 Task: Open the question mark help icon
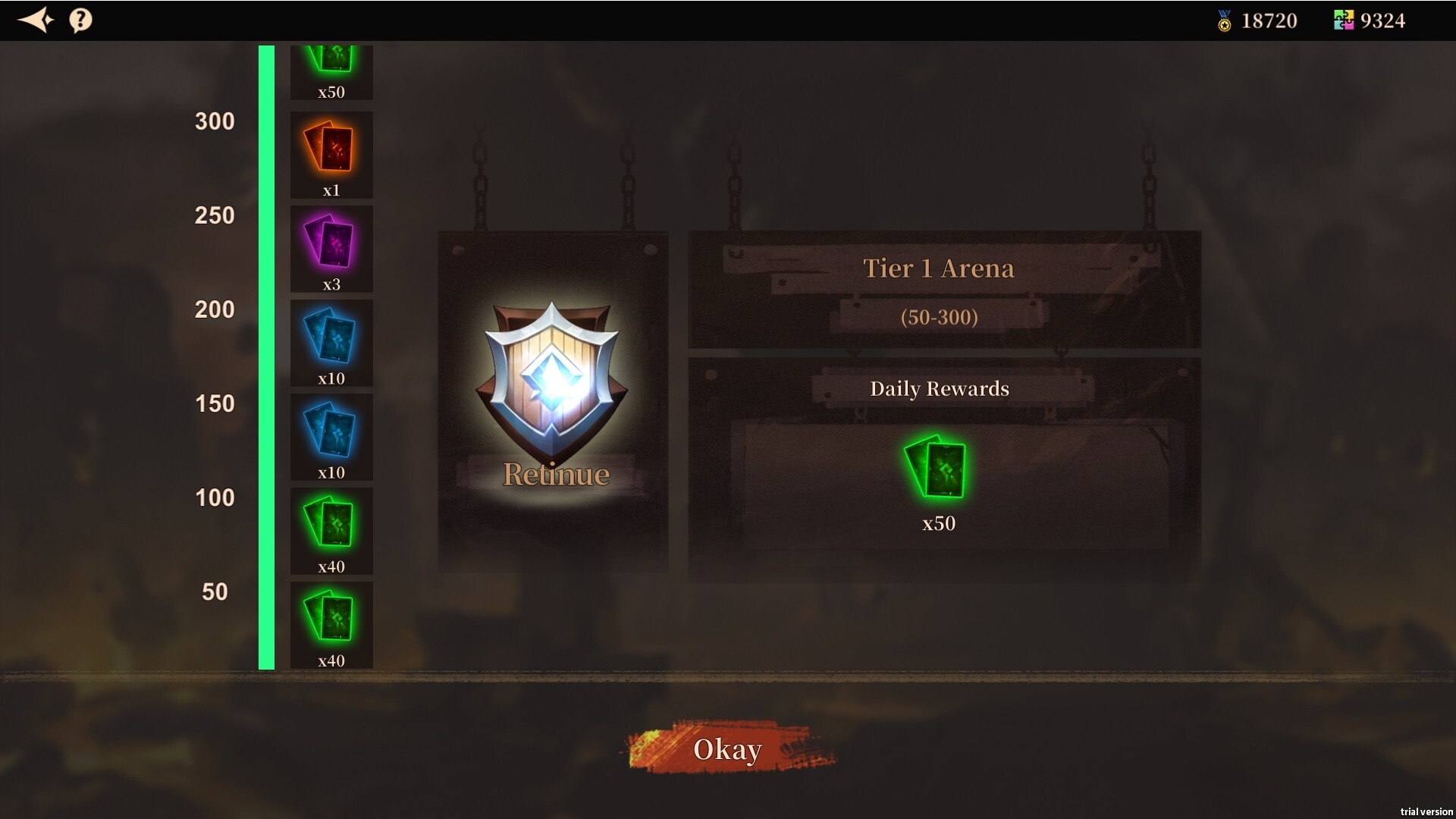pos(80,20)
